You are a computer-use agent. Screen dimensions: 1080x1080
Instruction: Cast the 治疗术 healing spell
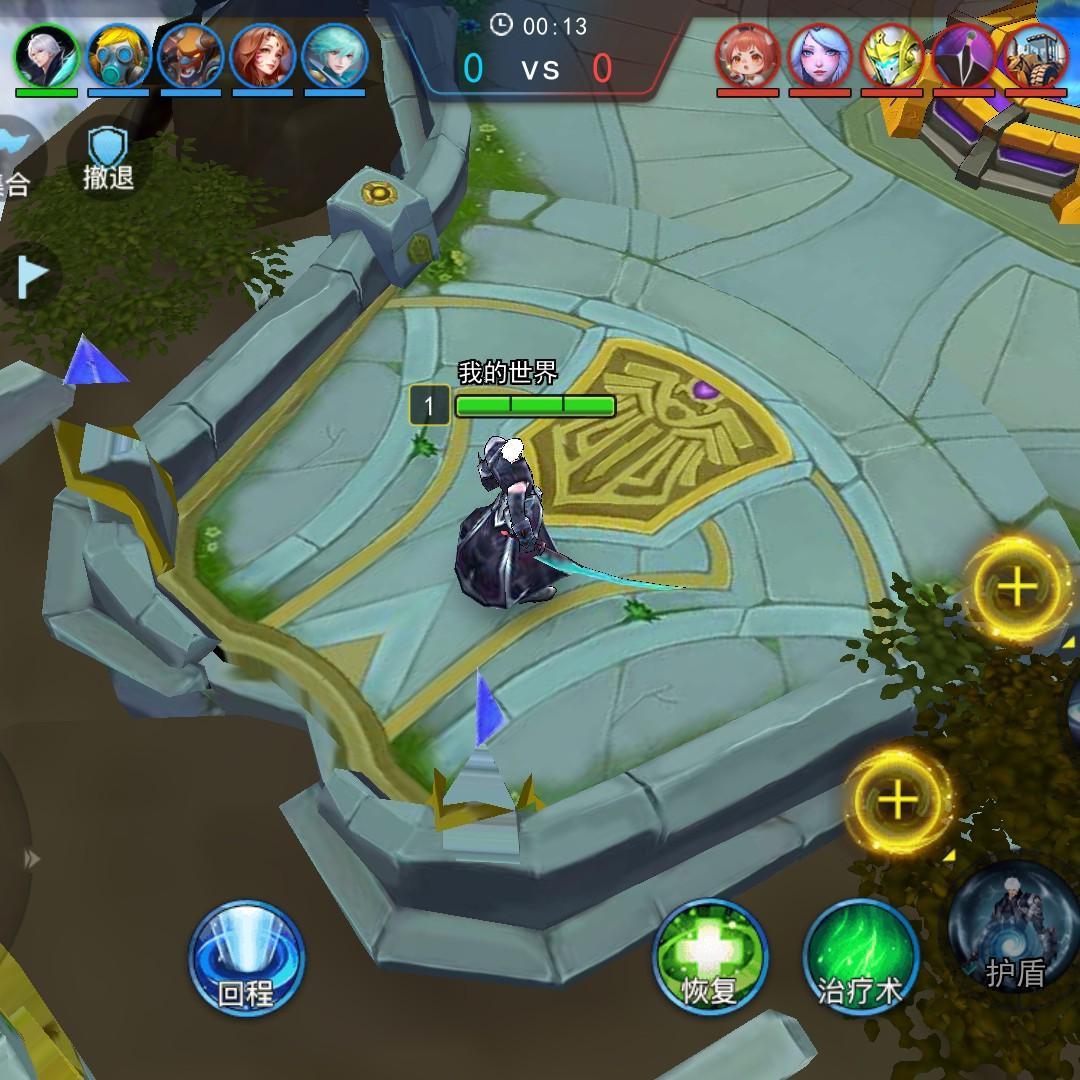[x=860, y=957]
